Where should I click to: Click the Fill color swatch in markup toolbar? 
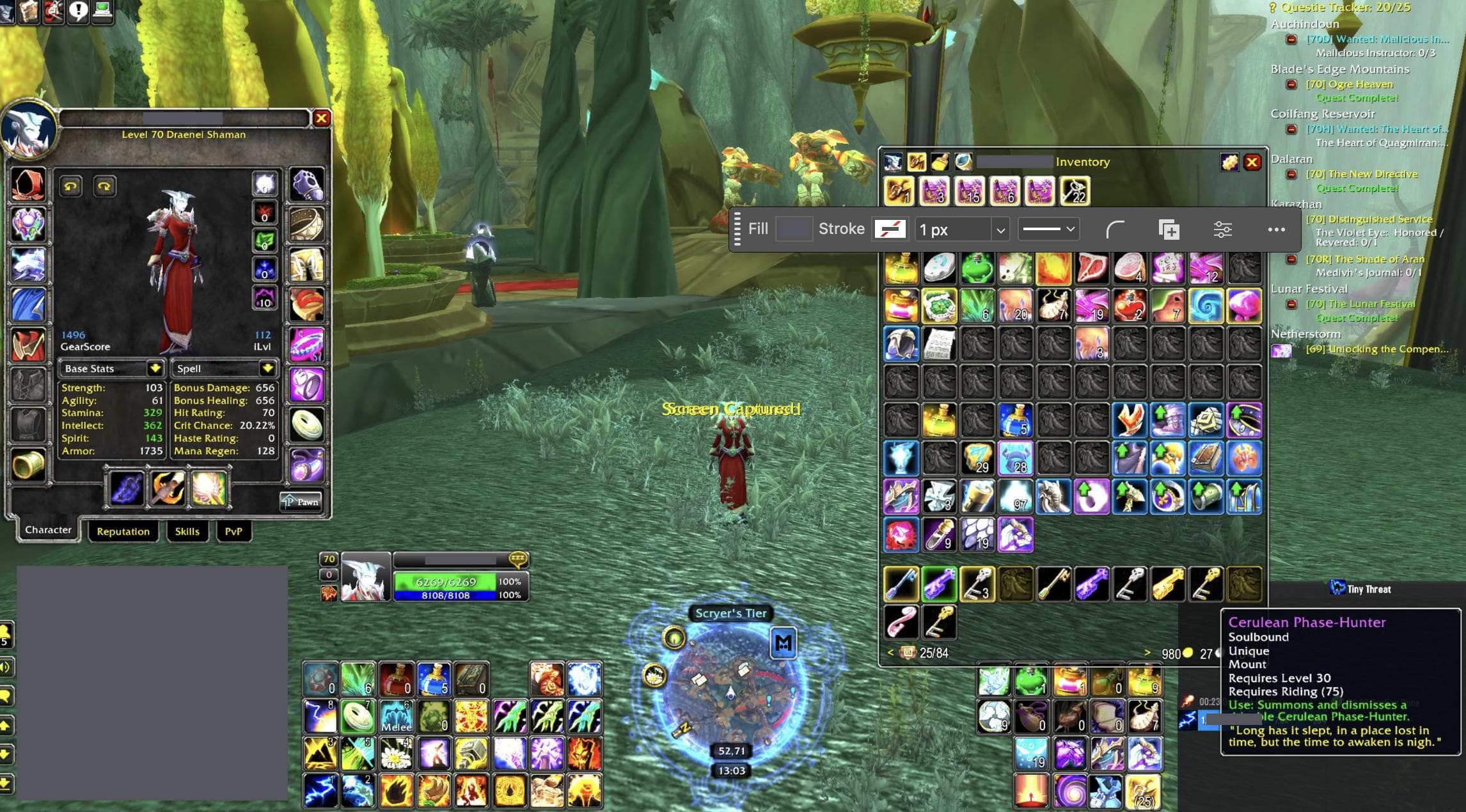click(x=793, y=228)
